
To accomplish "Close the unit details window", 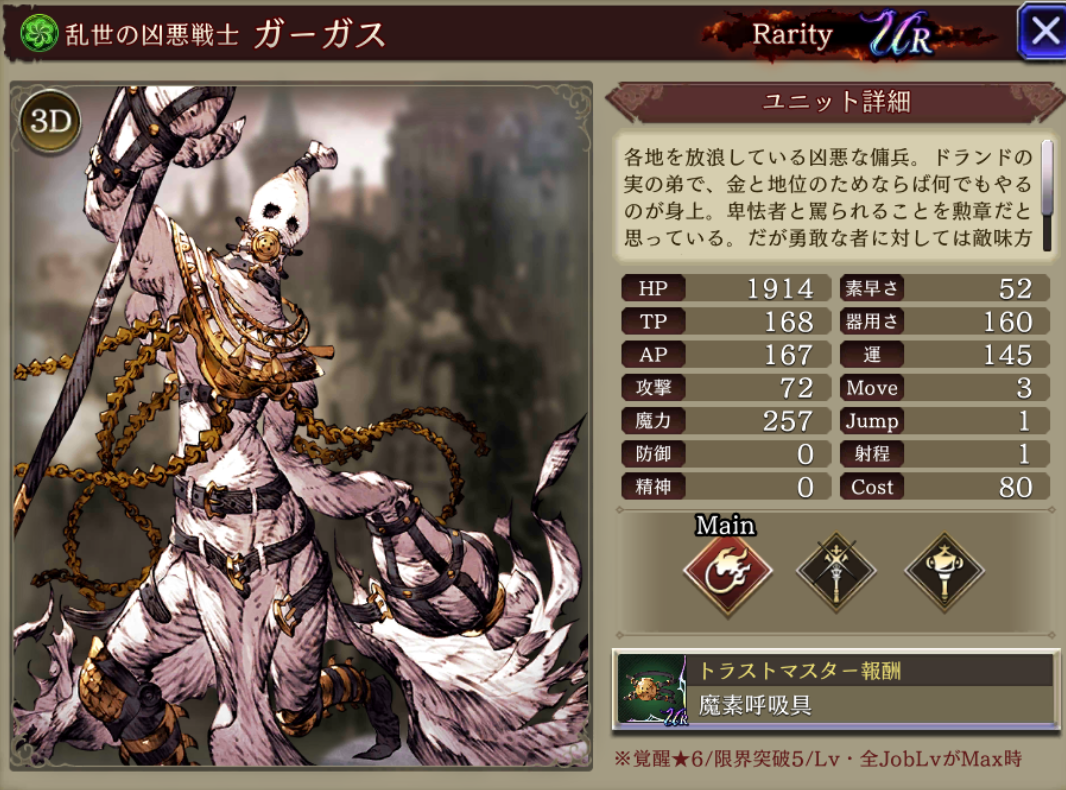I will 1042,32.
